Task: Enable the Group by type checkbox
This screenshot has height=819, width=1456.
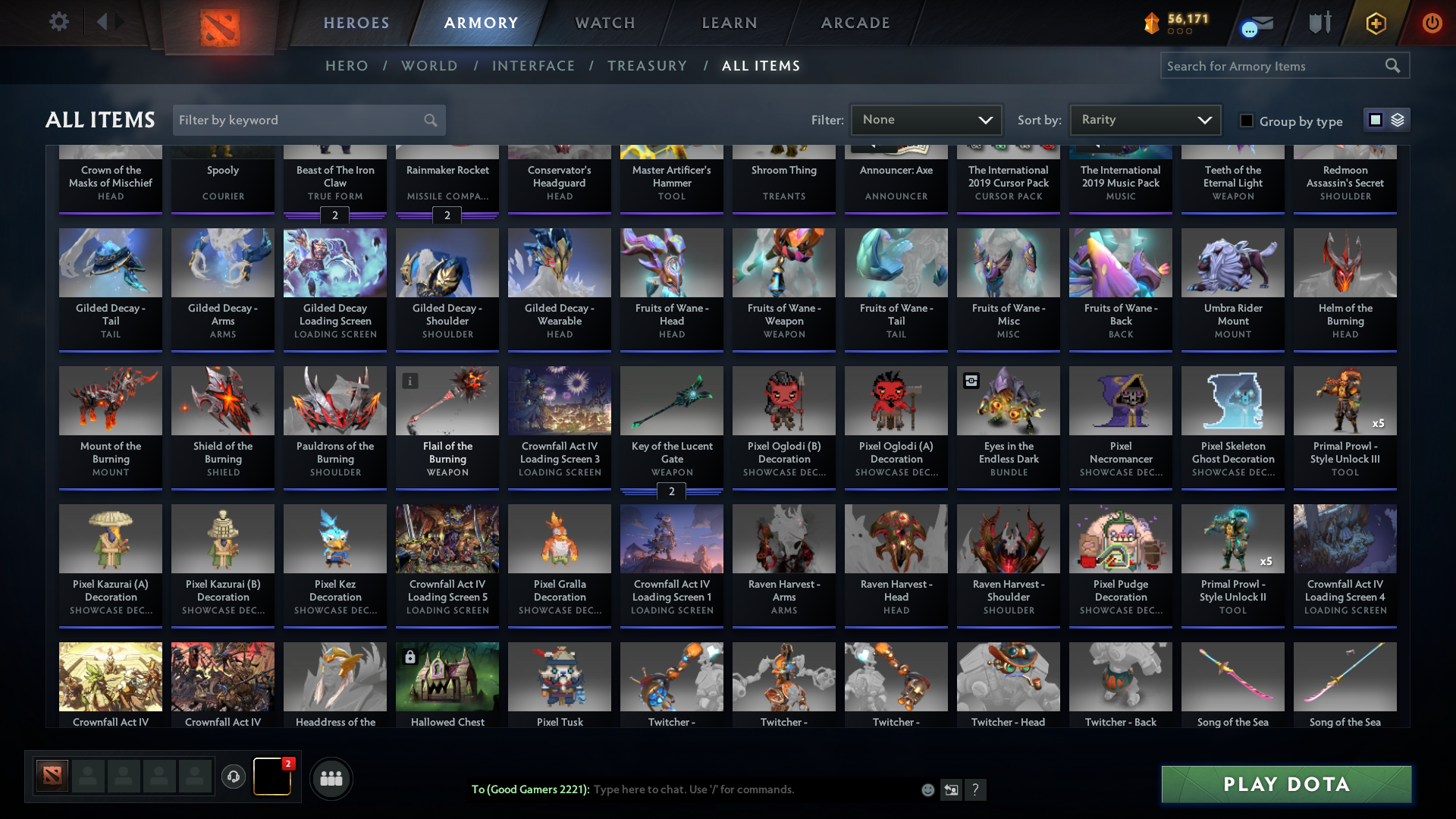Action: tap(1247, 120)
